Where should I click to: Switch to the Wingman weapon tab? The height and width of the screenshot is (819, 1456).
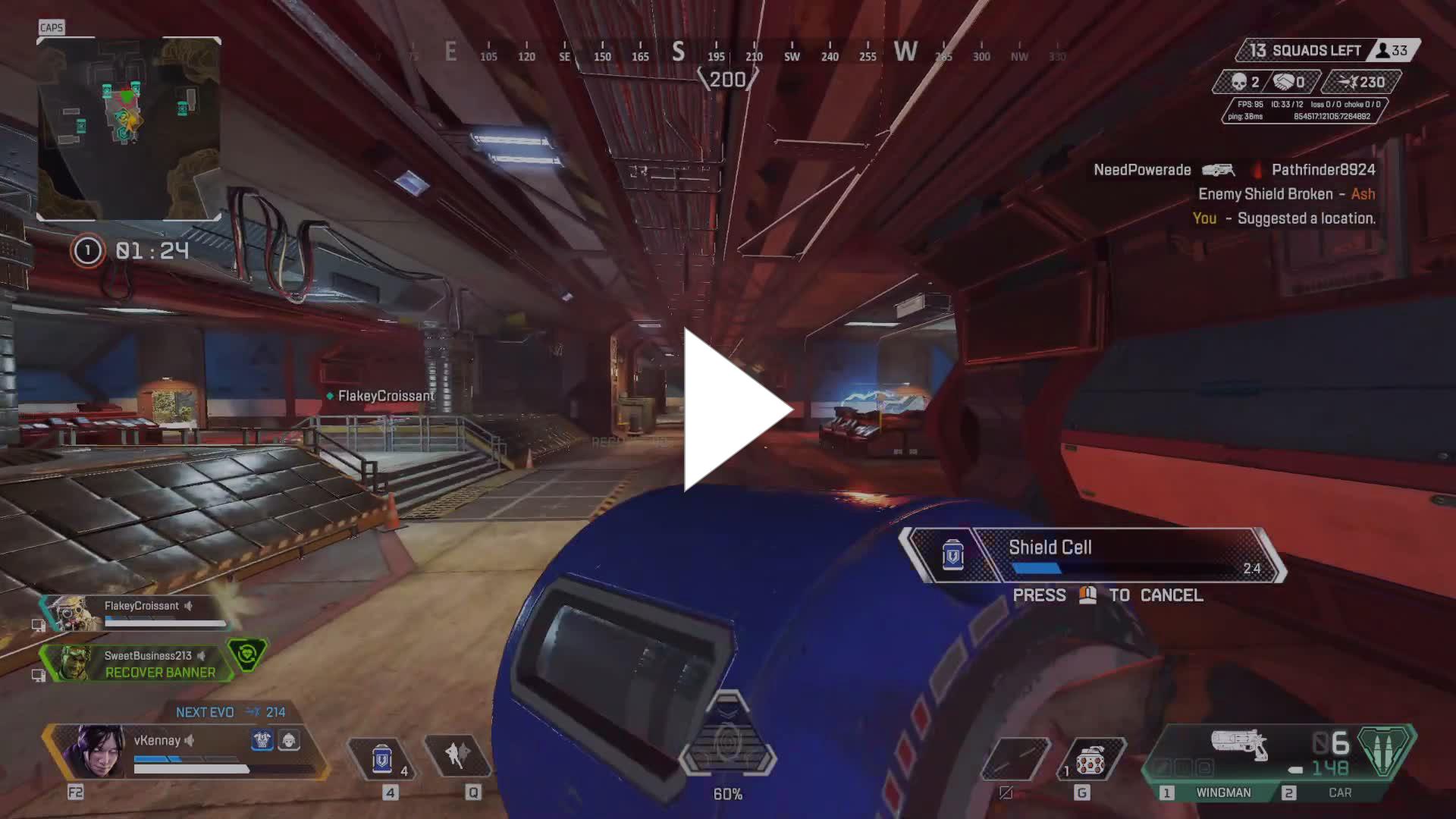(x=1222, y=792)
